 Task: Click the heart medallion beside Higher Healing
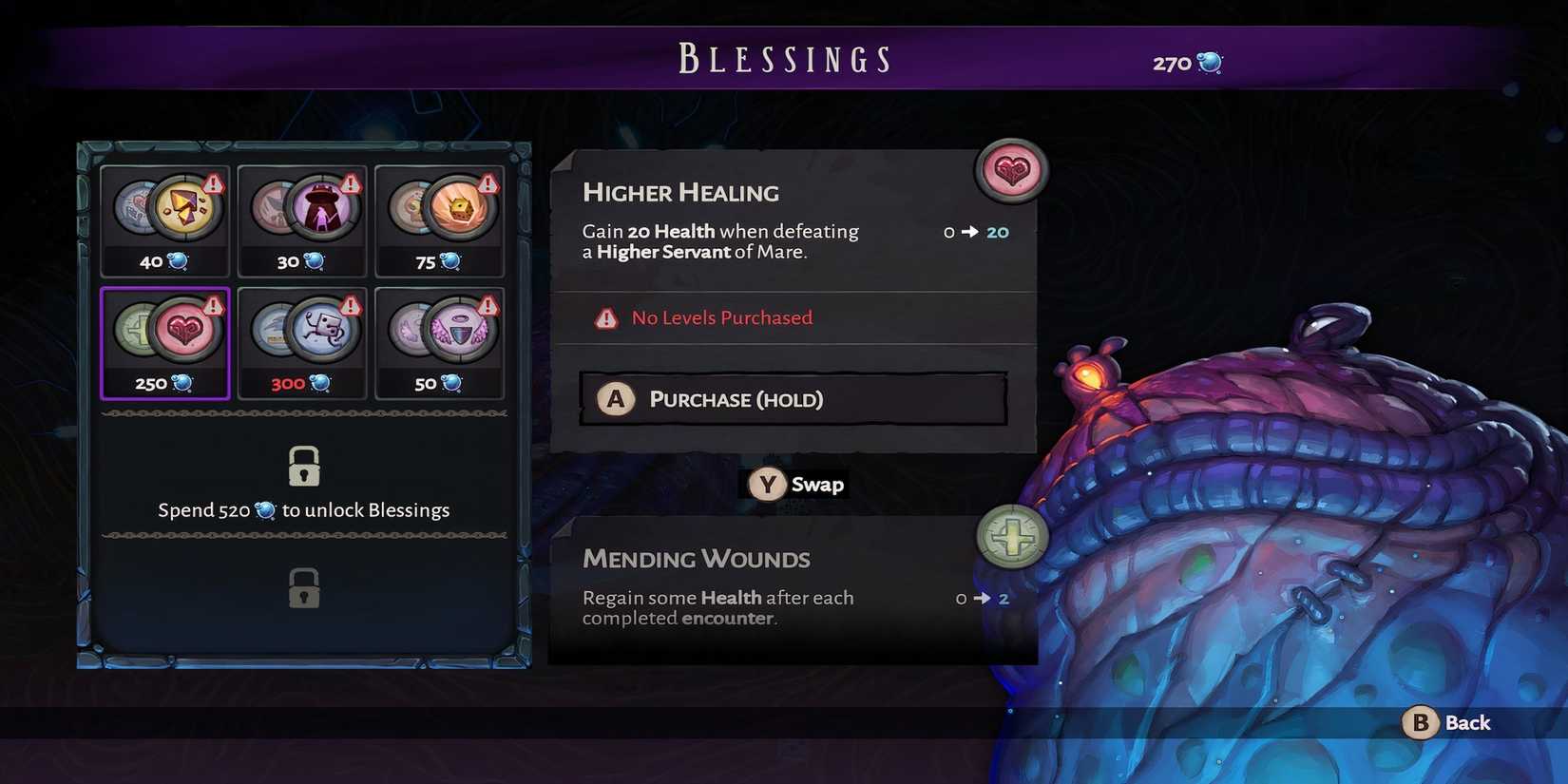(1010, 172)
